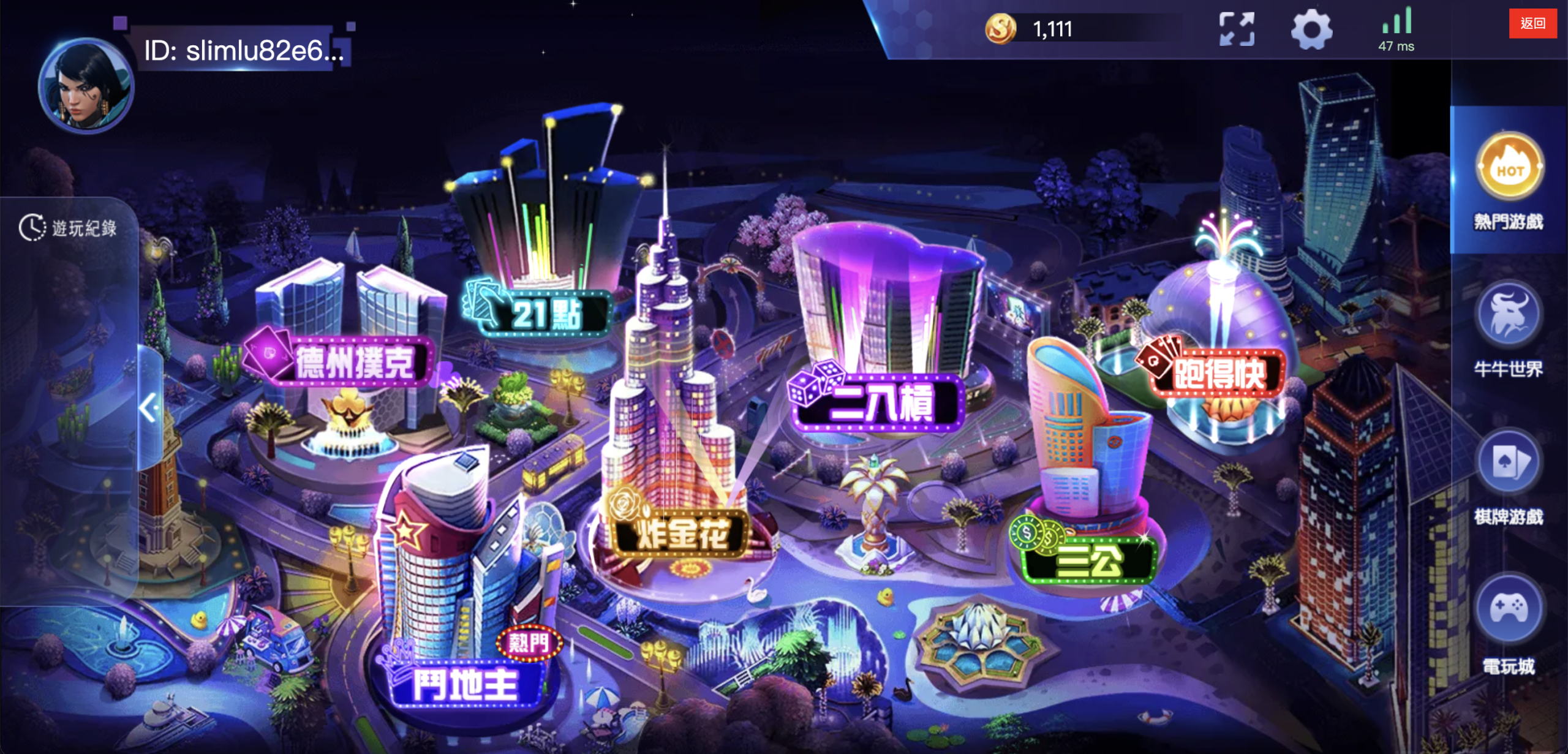Screen dimensions: 1568x754
Task: Click the gold coin balance icon
Action: pos(1000,29)
